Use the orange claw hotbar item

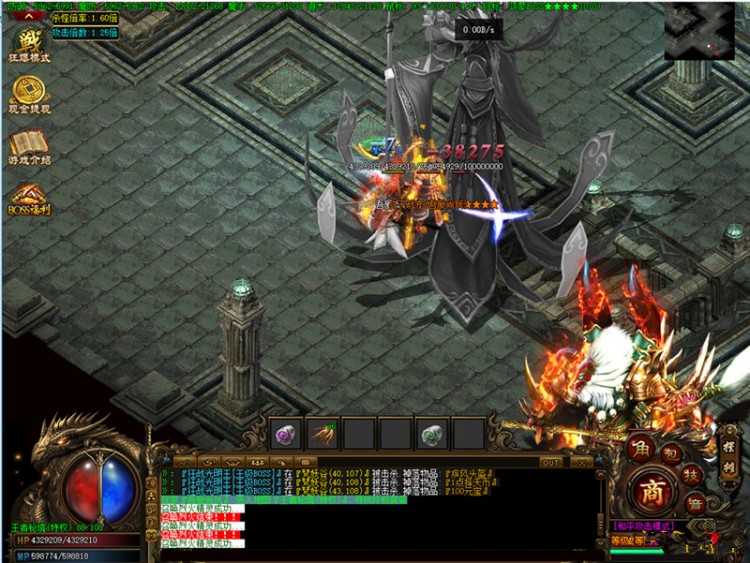[x=322, y=433]
